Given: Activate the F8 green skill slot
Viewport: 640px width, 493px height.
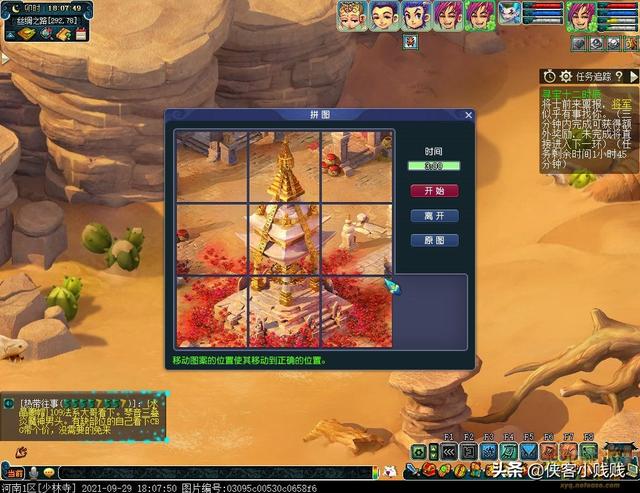Looking at the screenshot, I should 588,451.
